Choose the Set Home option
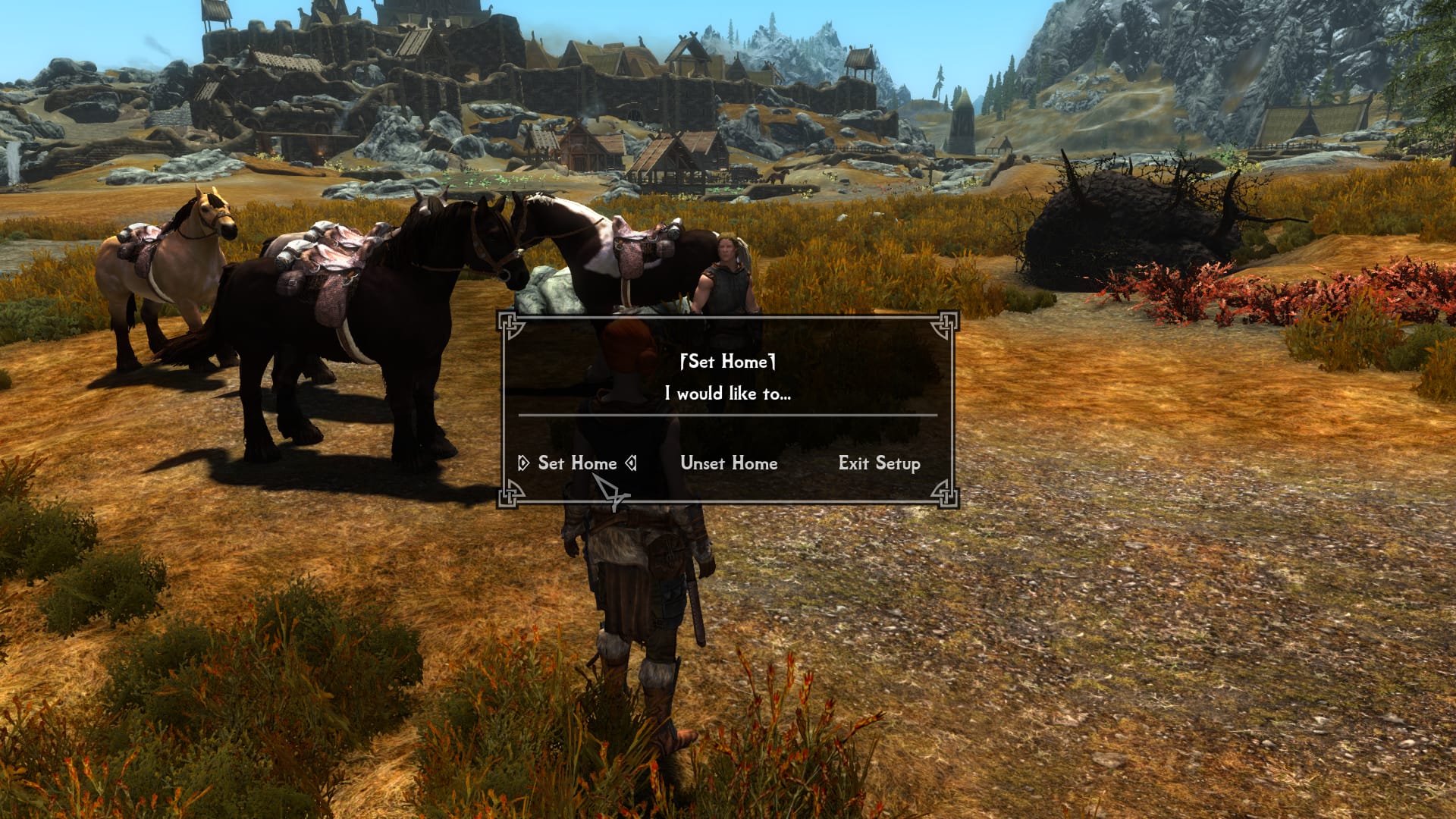 point(576,463)
